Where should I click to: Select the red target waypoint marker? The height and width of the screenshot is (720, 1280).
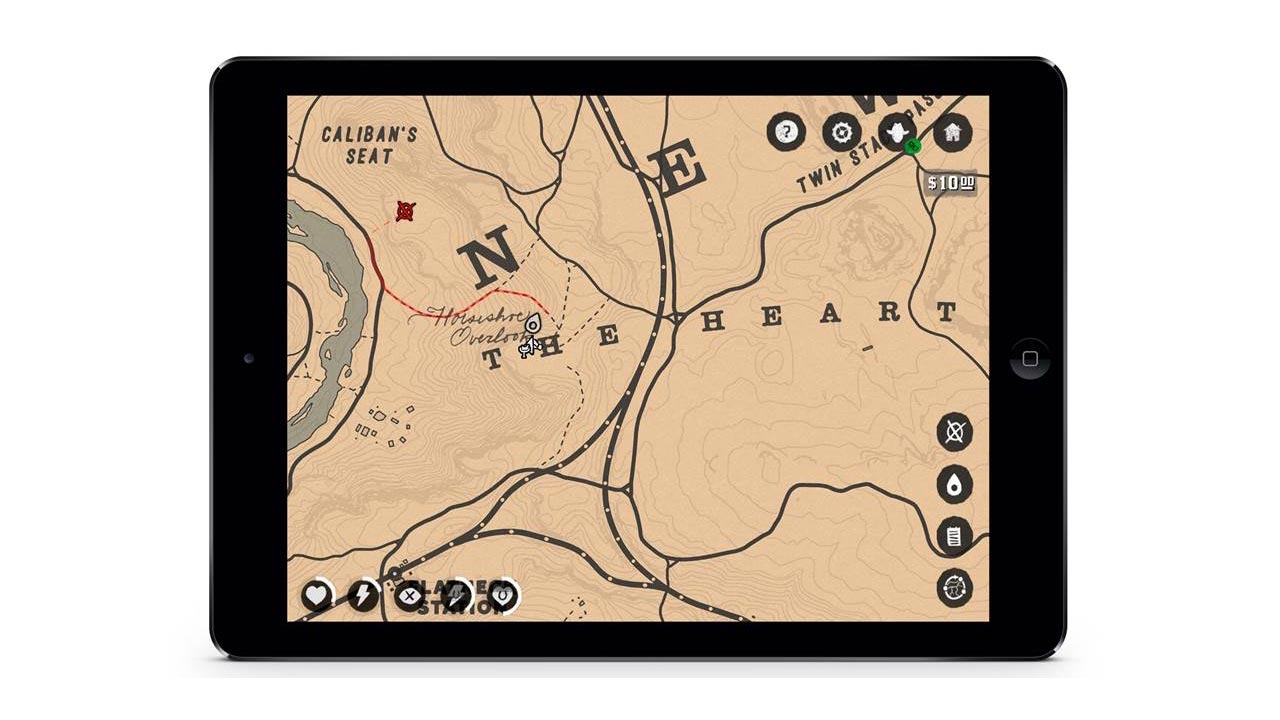(405, 211)
